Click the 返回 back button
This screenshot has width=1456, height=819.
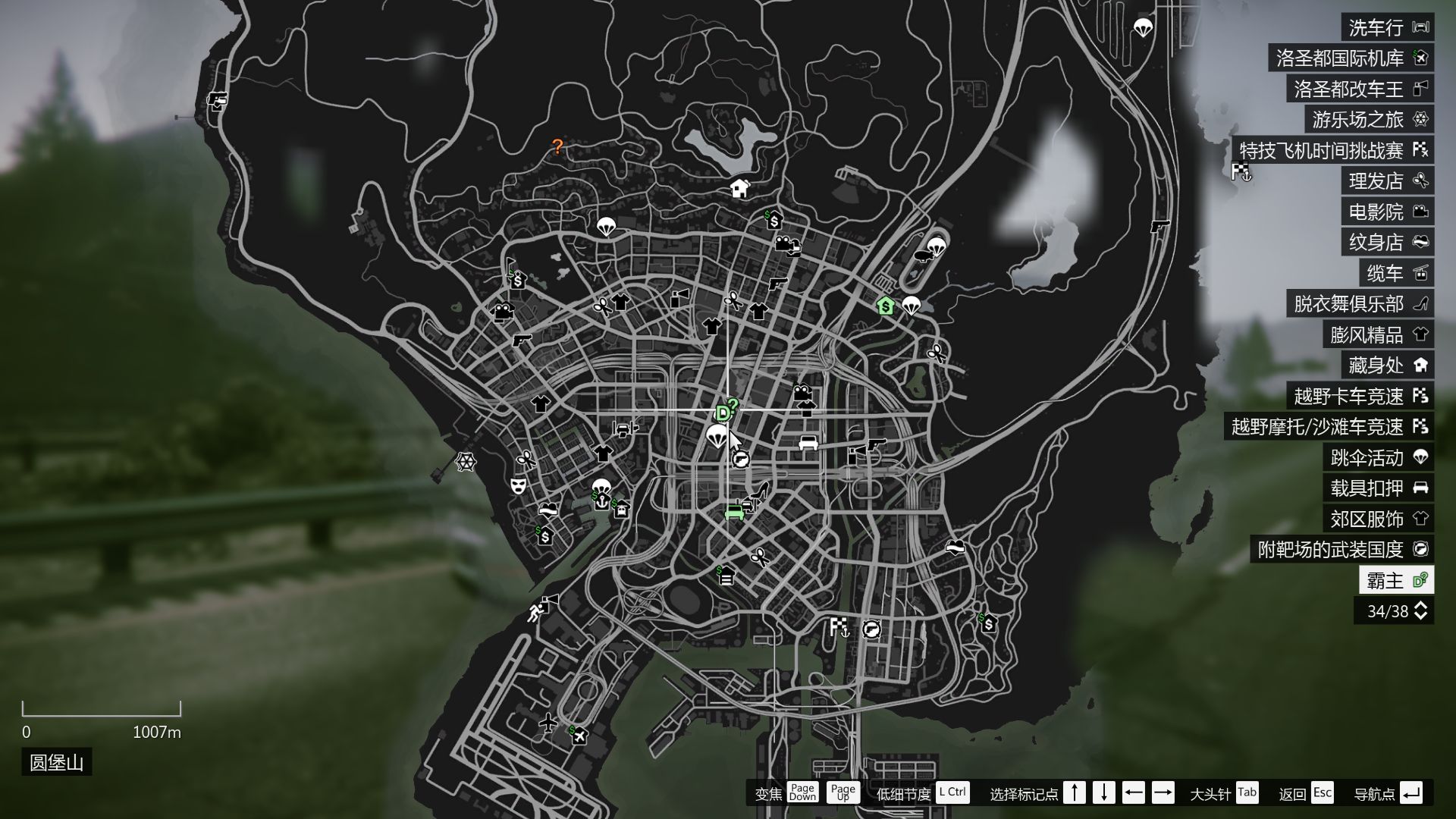pyautogui.click(x=1293, y=793)
